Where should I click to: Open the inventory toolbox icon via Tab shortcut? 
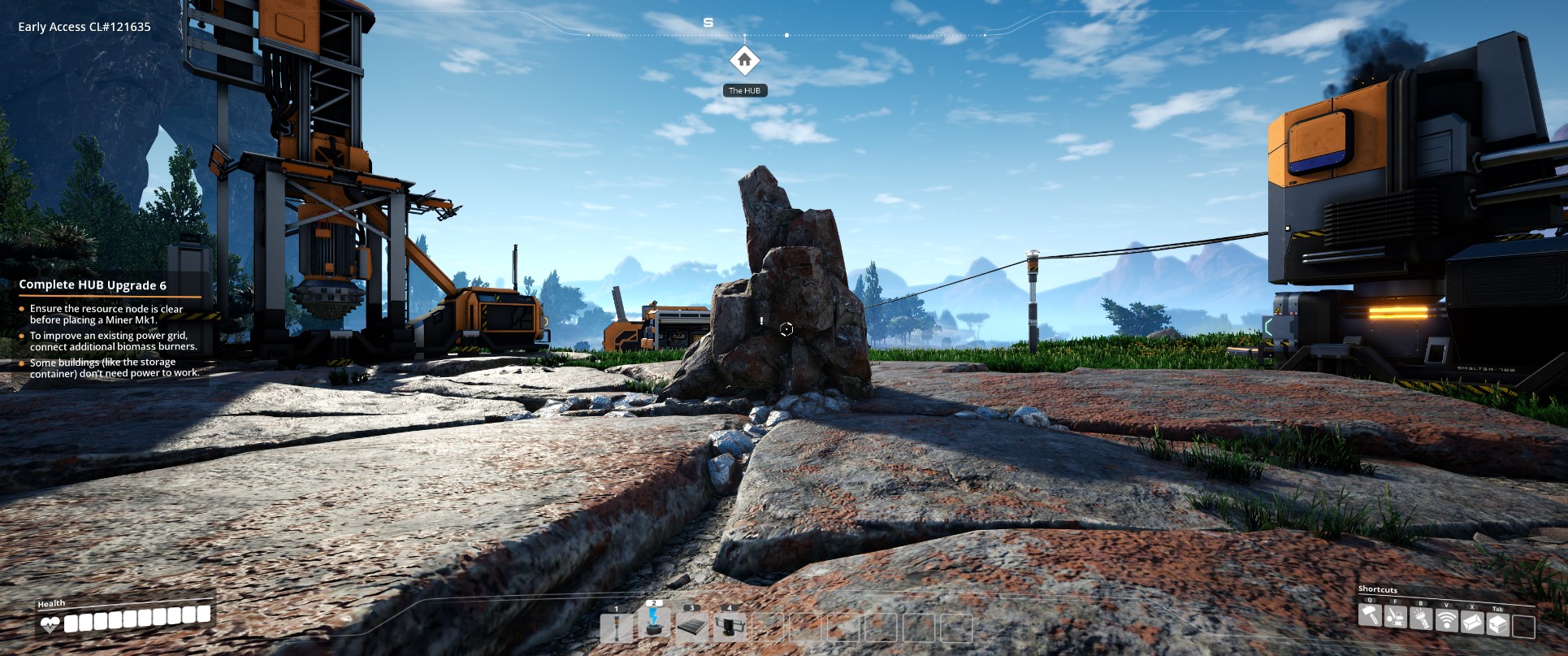tap(1498, 623)
